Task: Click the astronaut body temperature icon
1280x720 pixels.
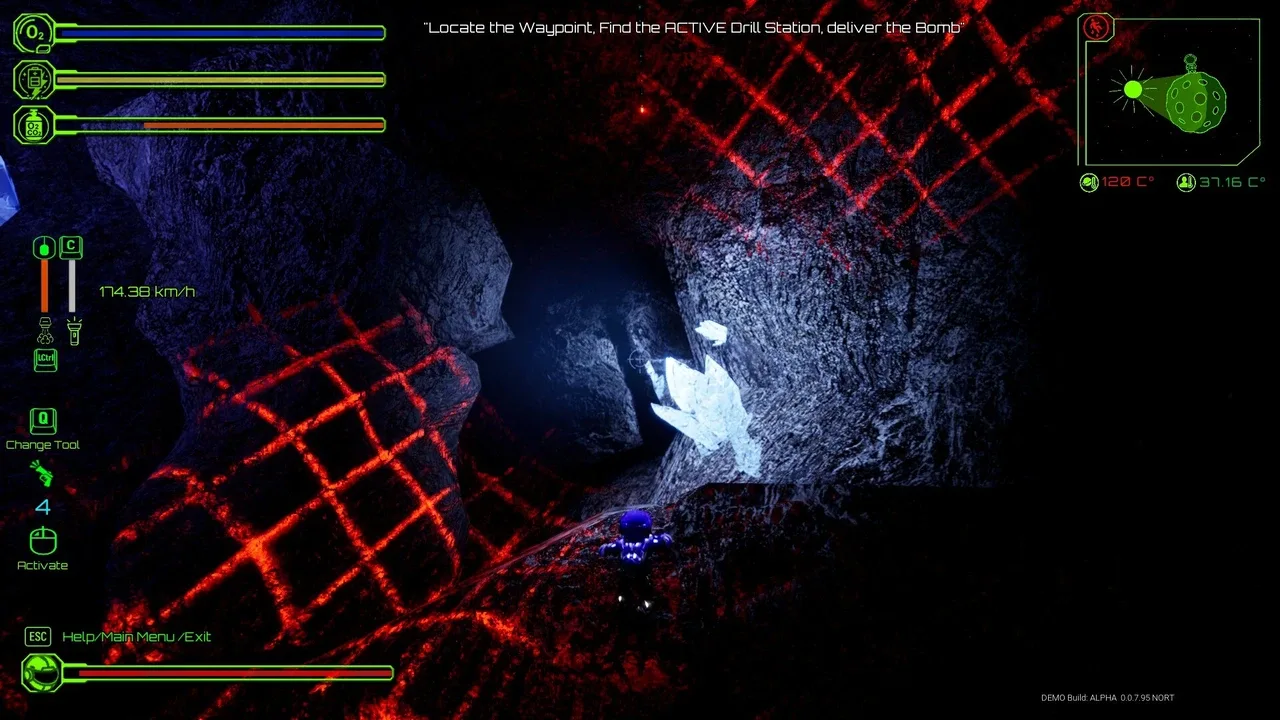Action: pos(1186,183)
